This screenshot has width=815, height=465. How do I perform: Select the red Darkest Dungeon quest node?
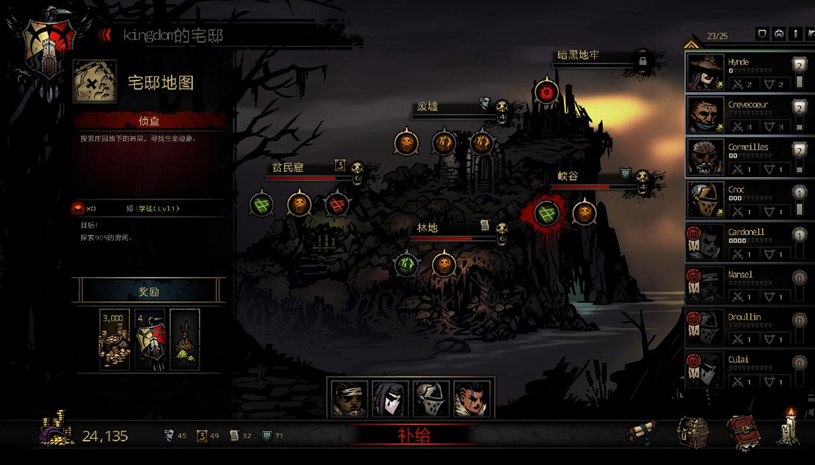545,93
